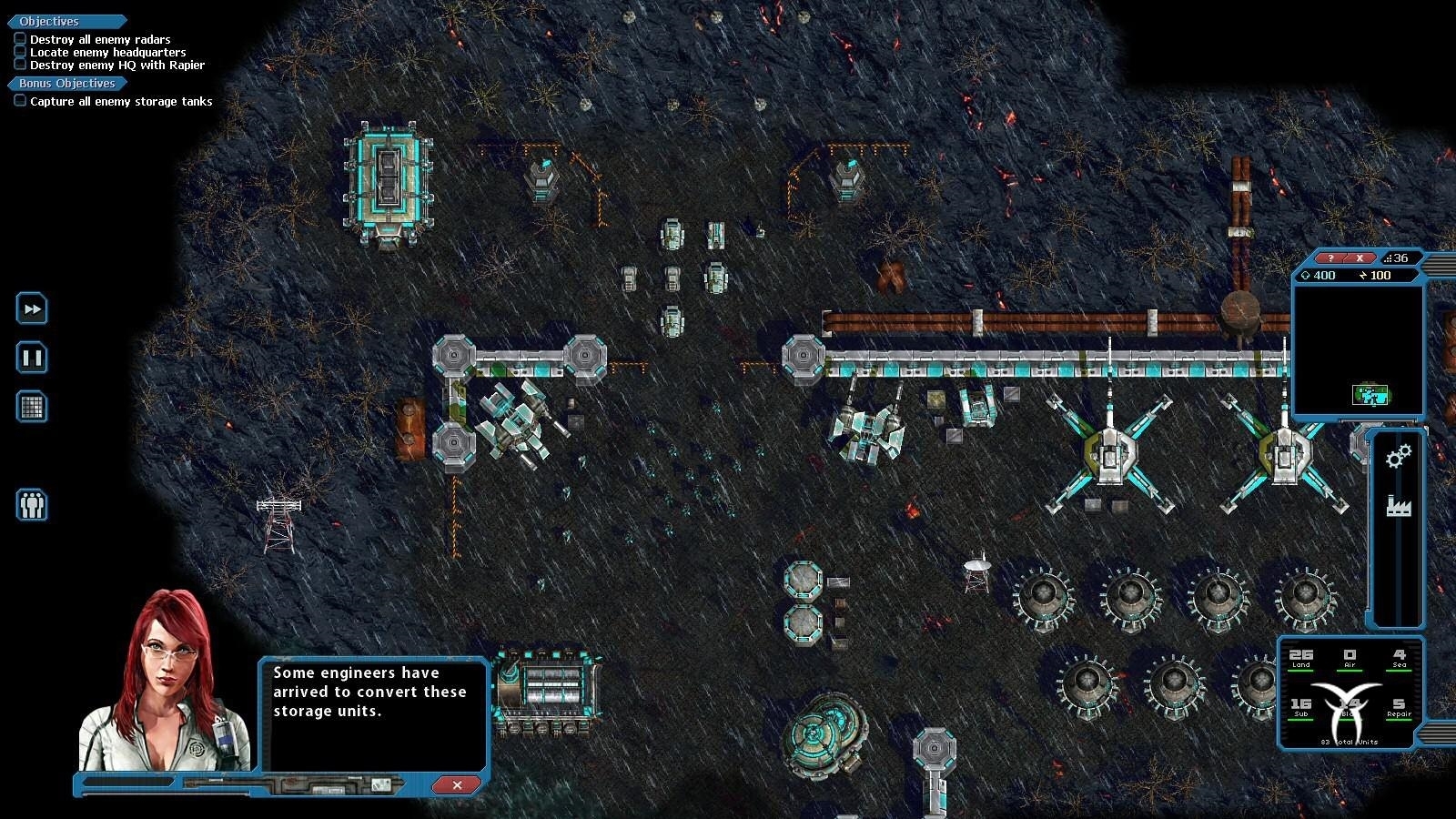
Task: Click the fast-forward speed button
Action: (x=32, y=309)
